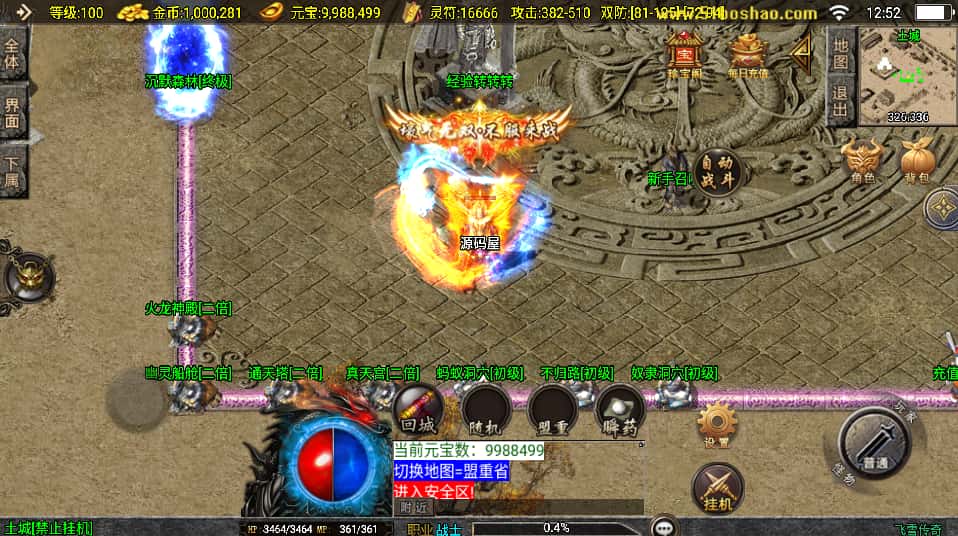Use the 回城 return-to-town button
The image size is (958, 536).
point(419,408)
